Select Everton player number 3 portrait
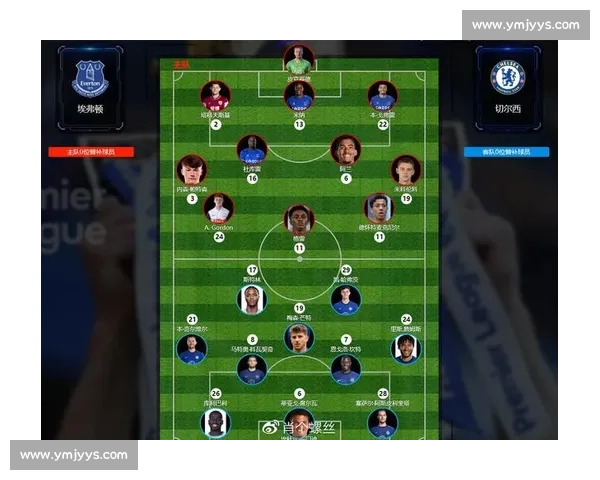 [192, 169]
